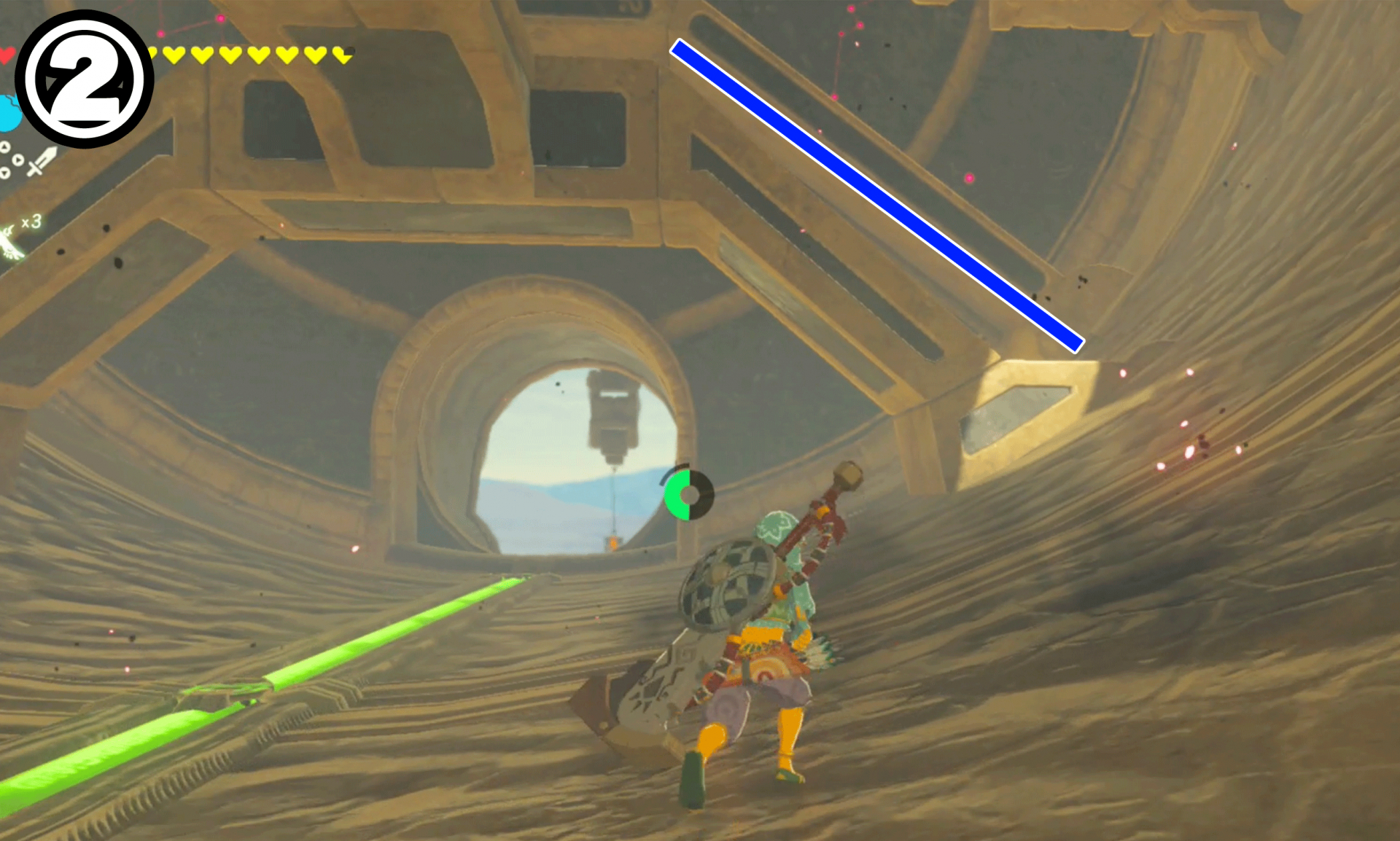
Task: Select the red heart icon
Action: [x=4, y=54]
